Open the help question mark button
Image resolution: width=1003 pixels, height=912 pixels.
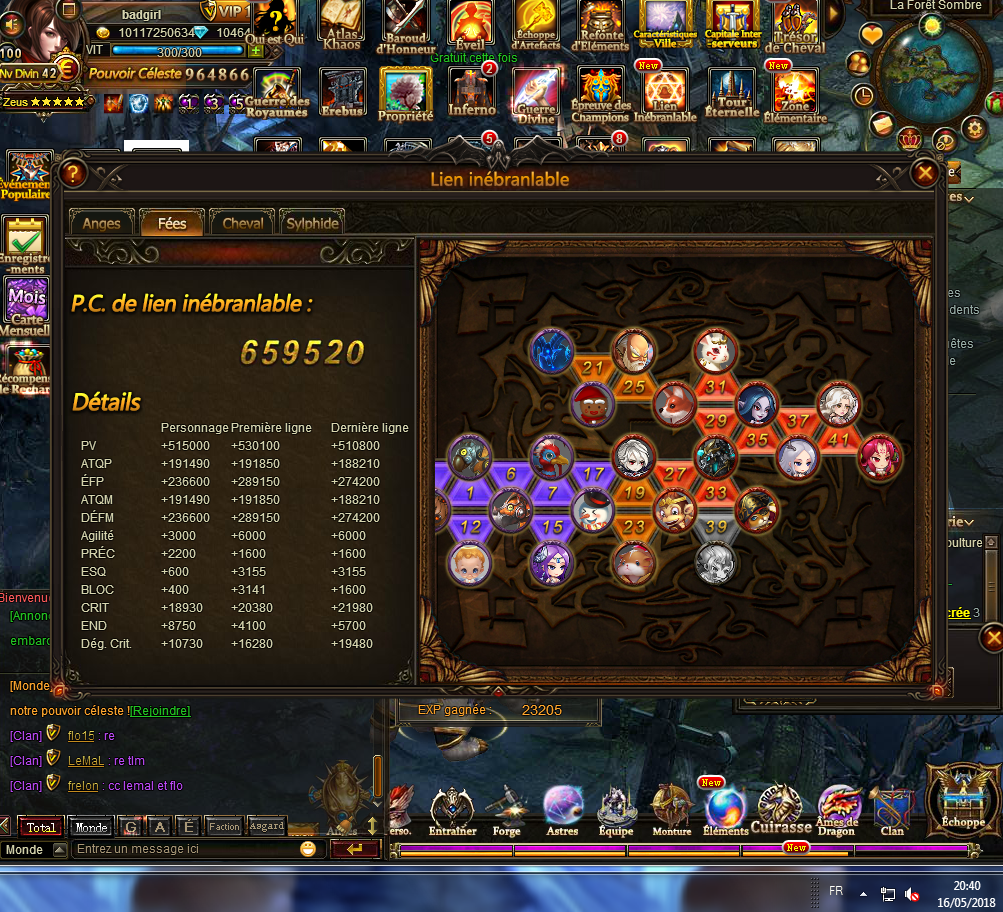pos(71,174)
